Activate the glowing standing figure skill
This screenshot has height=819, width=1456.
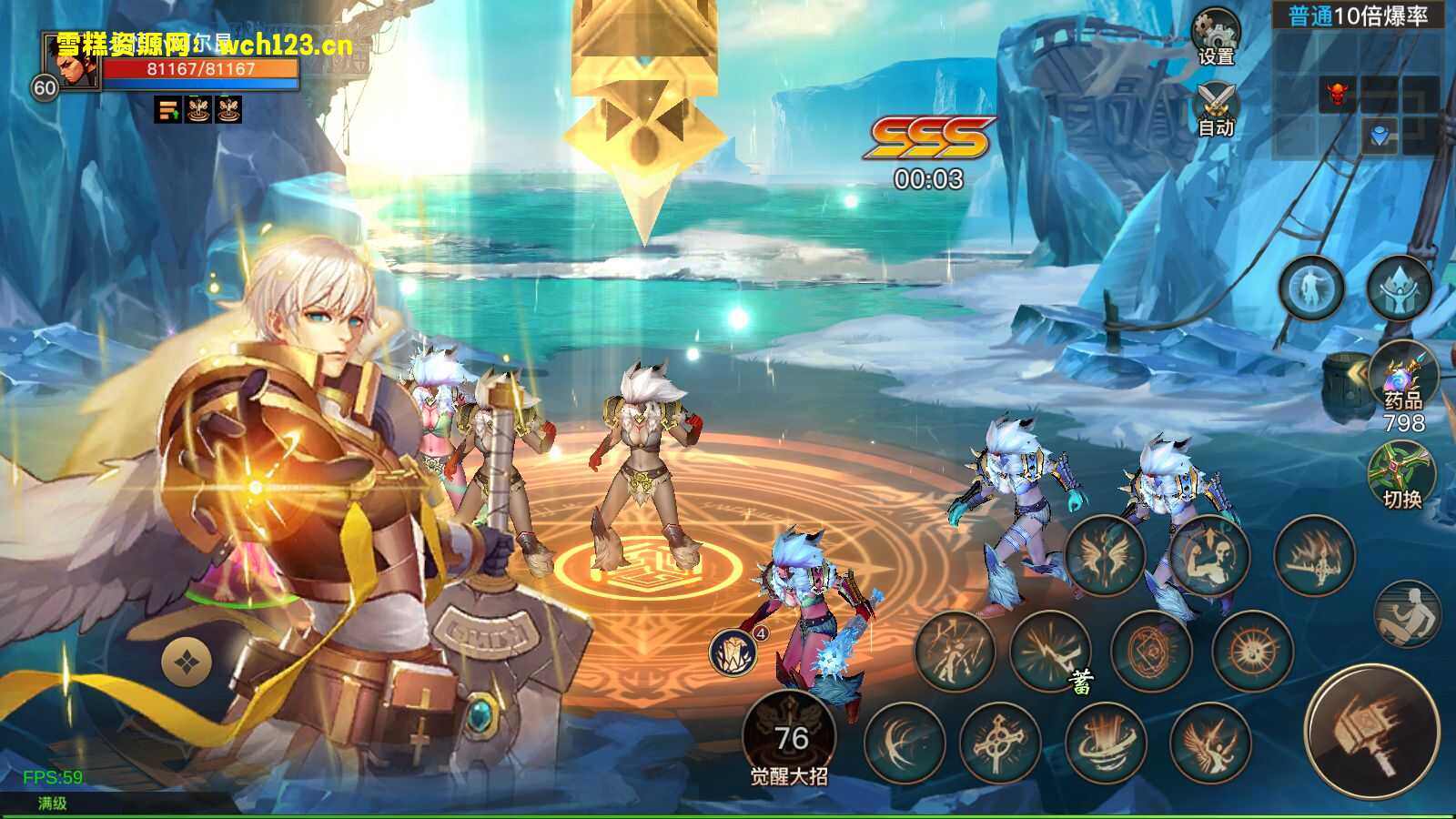pos(1311,288)
